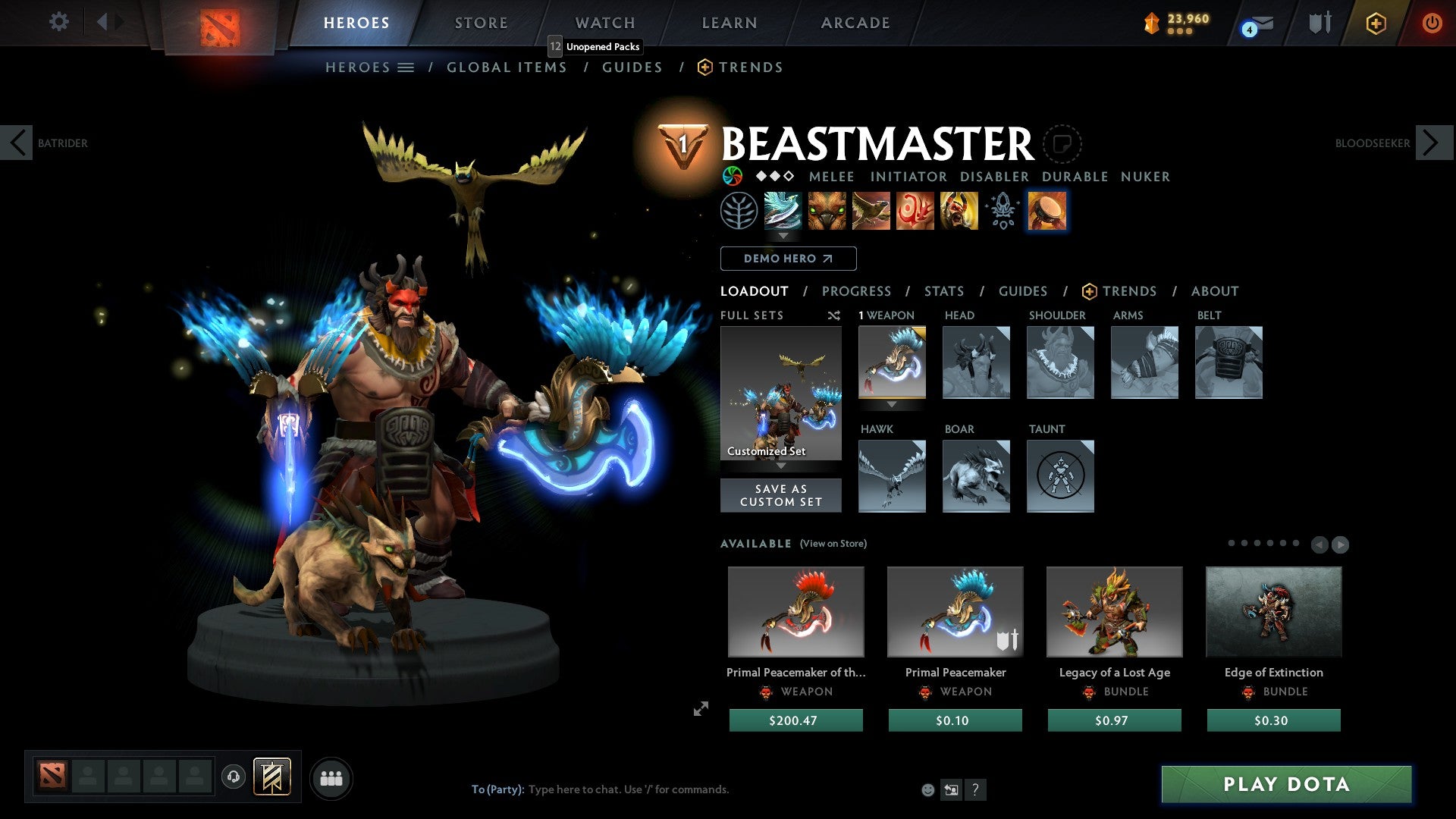The image size is (1456, 819).
Task: Switch to the Progress tab
Action: tap(856, 290)
